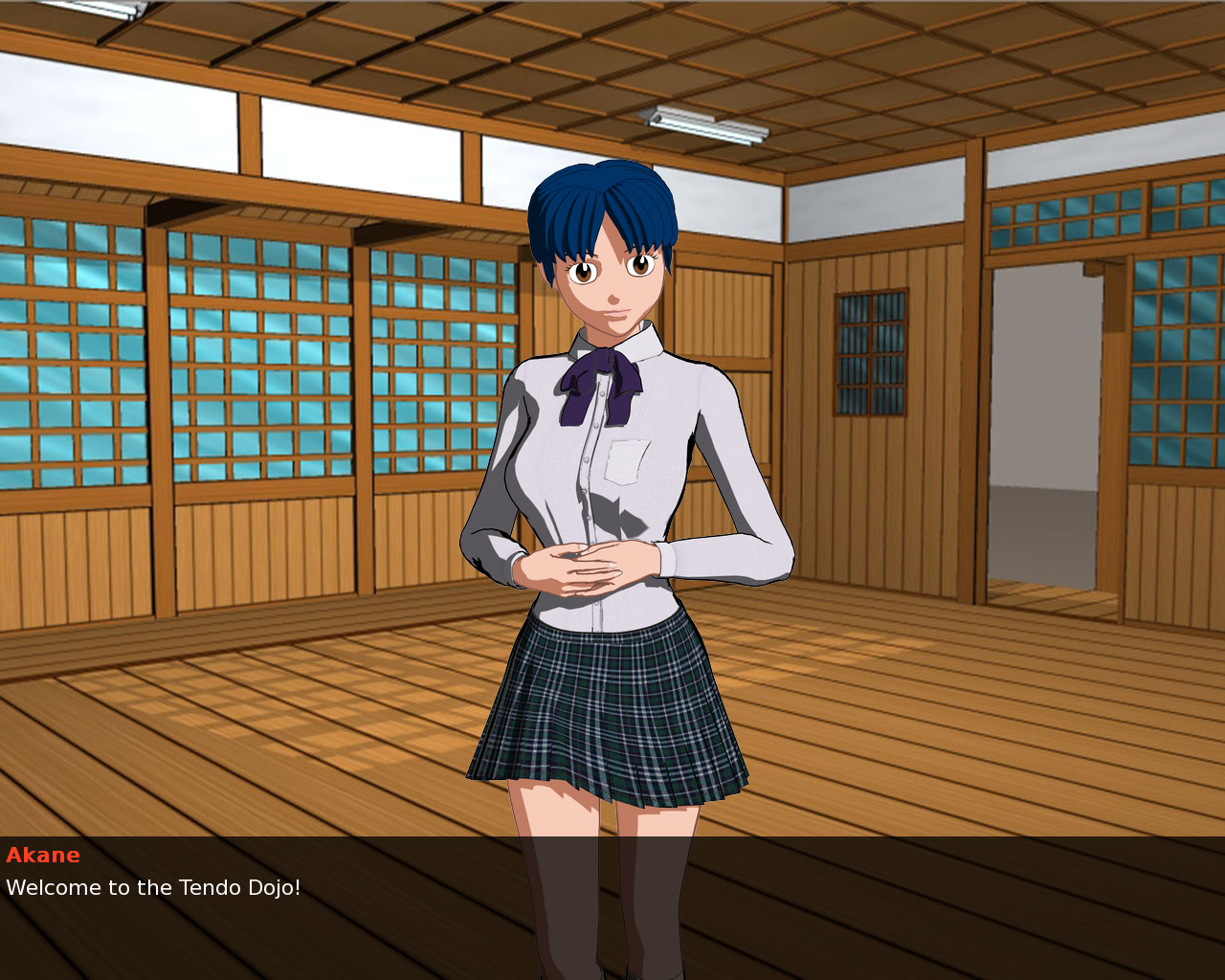This screenshot has height=980, width=1225.
Task: Advance Akane's dialogue text box
Action: pos(612,907)
